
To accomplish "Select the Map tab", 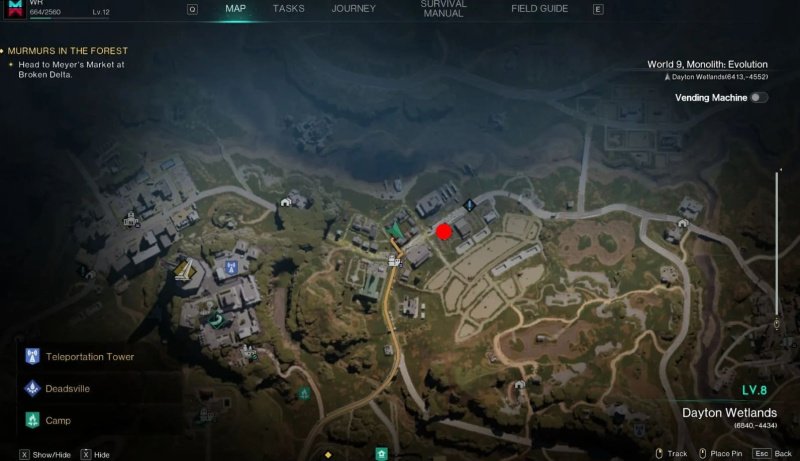I will tap(237, 9).
